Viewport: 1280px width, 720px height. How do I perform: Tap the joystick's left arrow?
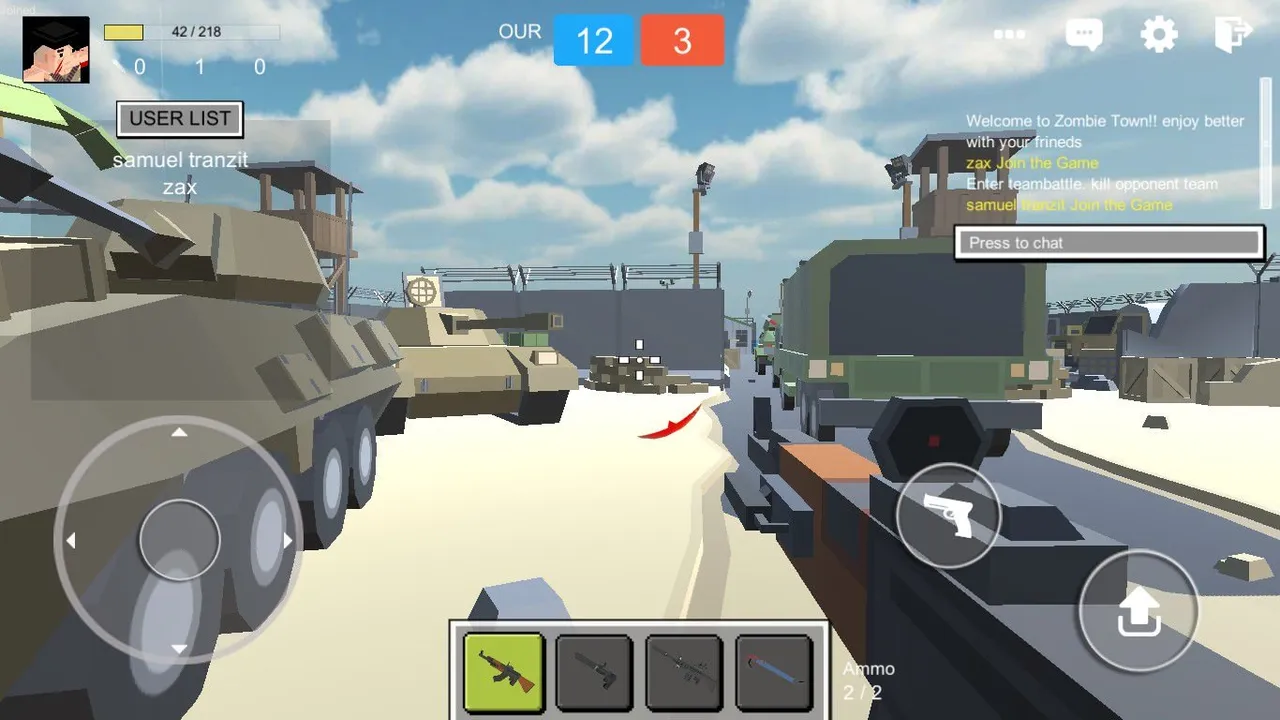point(70,541)
